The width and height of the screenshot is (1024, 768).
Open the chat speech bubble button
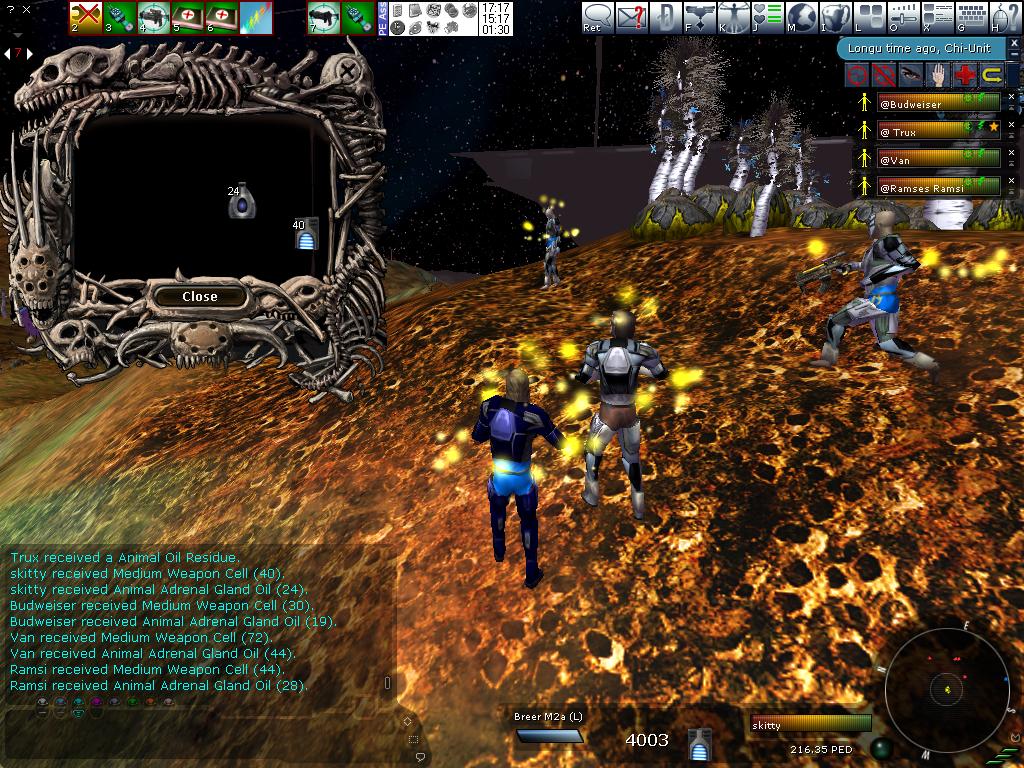tap(598, 17)
